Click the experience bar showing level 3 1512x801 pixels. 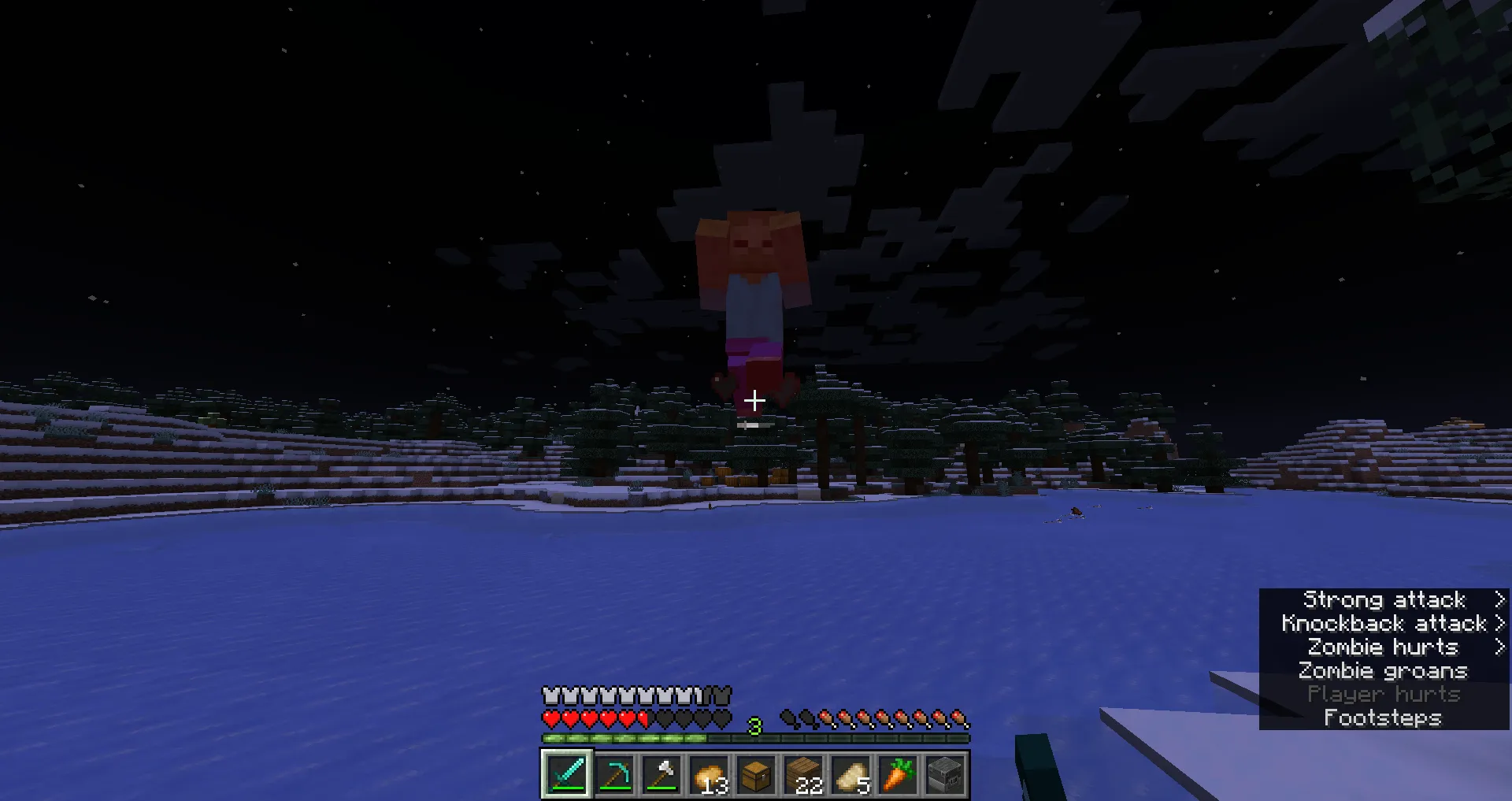754,739
